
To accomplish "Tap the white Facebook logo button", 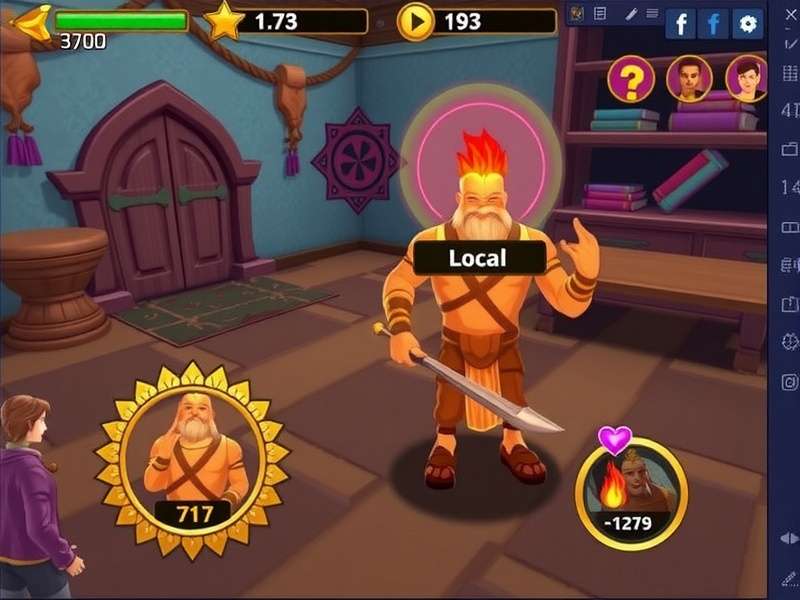I will click(680, 24).
